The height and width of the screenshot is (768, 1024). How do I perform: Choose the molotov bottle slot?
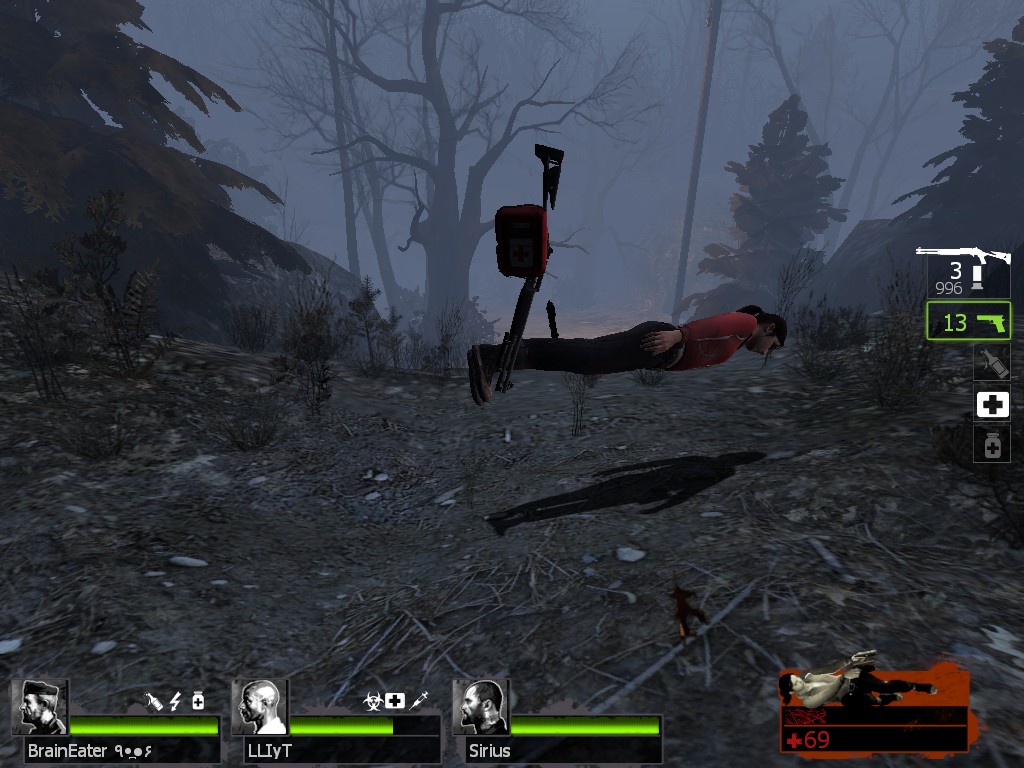click(x=992, y=363)
